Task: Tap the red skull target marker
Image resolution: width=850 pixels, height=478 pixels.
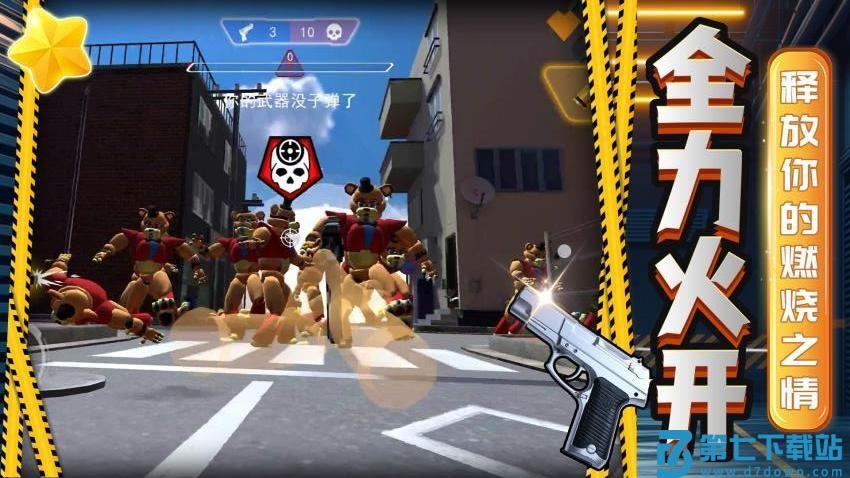Action: (290, 168)
